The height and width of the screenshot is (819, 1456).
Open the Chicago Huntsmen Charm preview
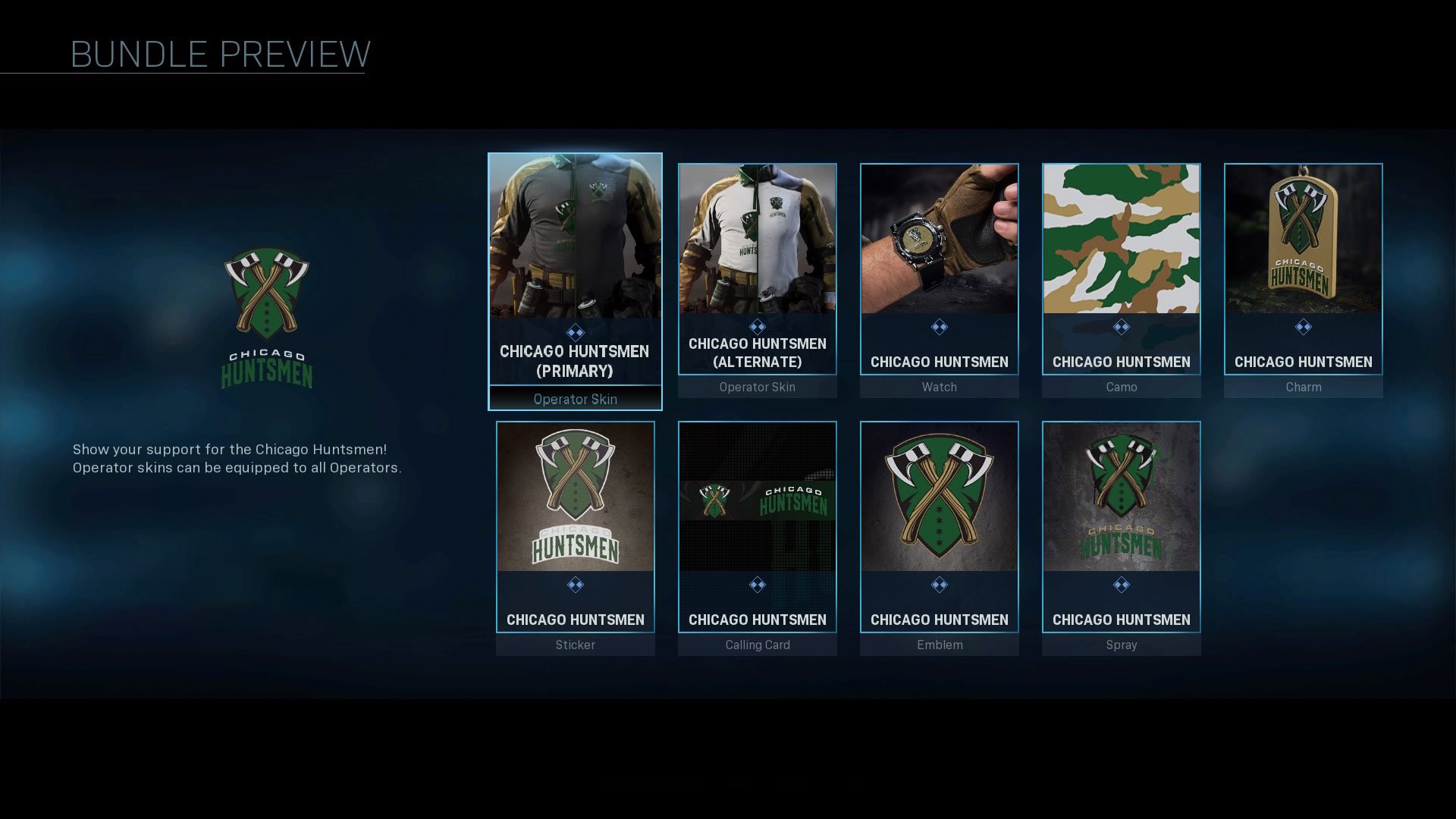1303,243
